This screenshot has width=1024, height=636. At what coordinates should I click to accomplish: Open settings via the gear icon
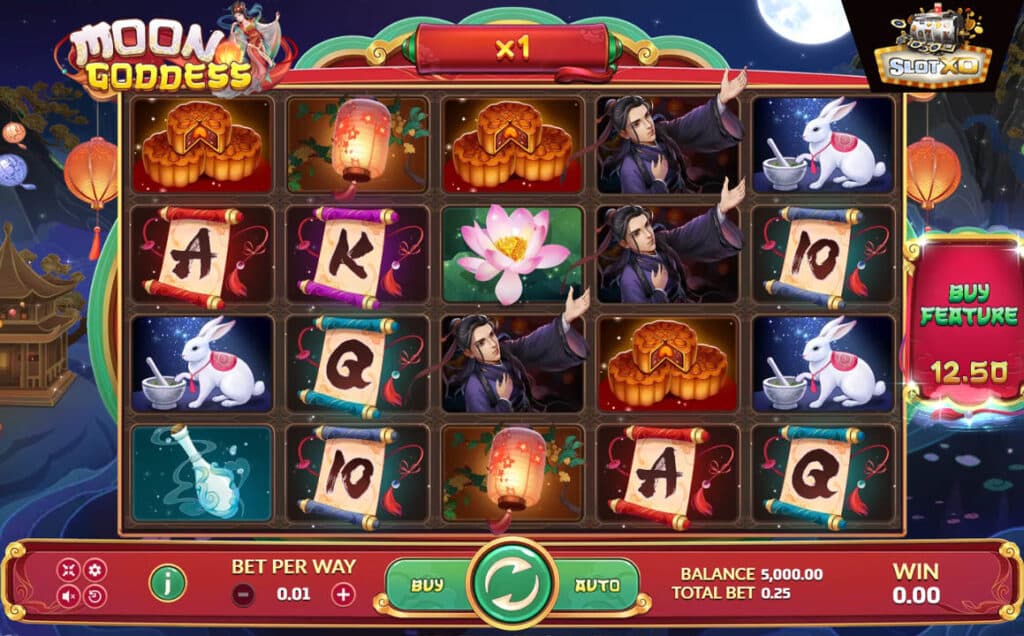pos(94,570)
